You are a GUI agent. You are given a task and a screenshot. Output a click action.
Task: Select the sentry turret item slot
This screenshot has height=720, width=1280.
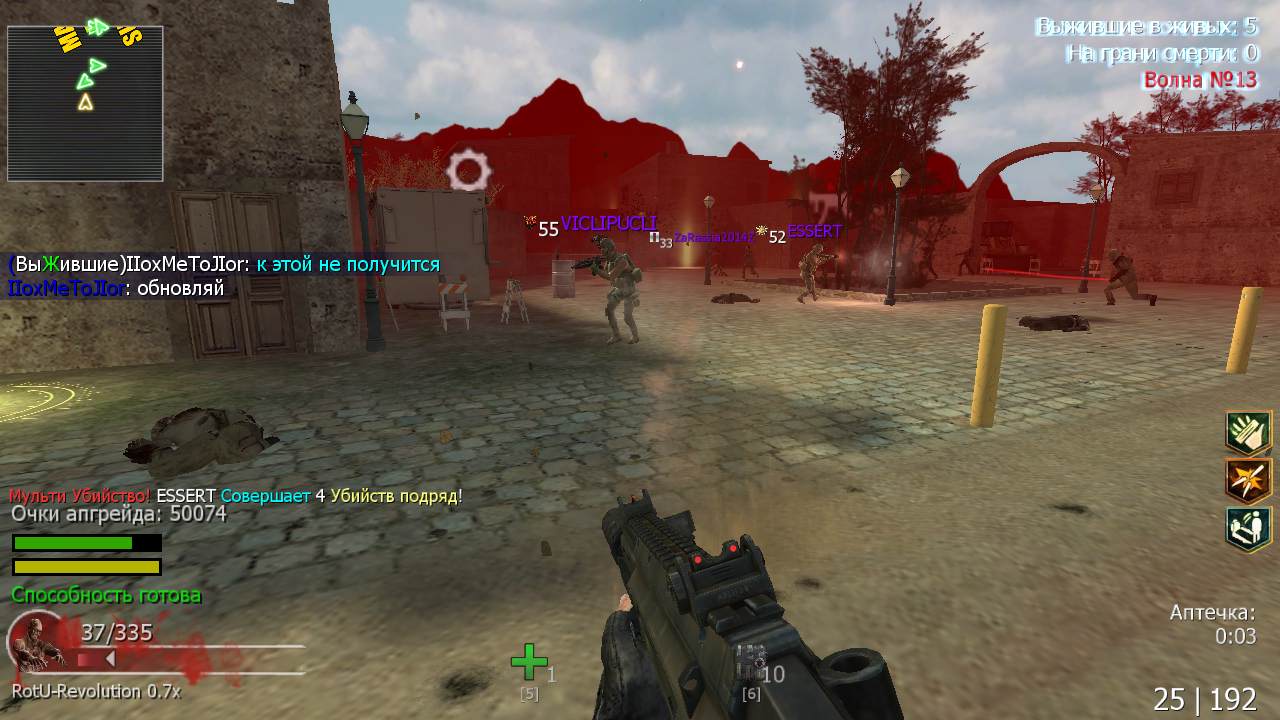click(750, 662)
